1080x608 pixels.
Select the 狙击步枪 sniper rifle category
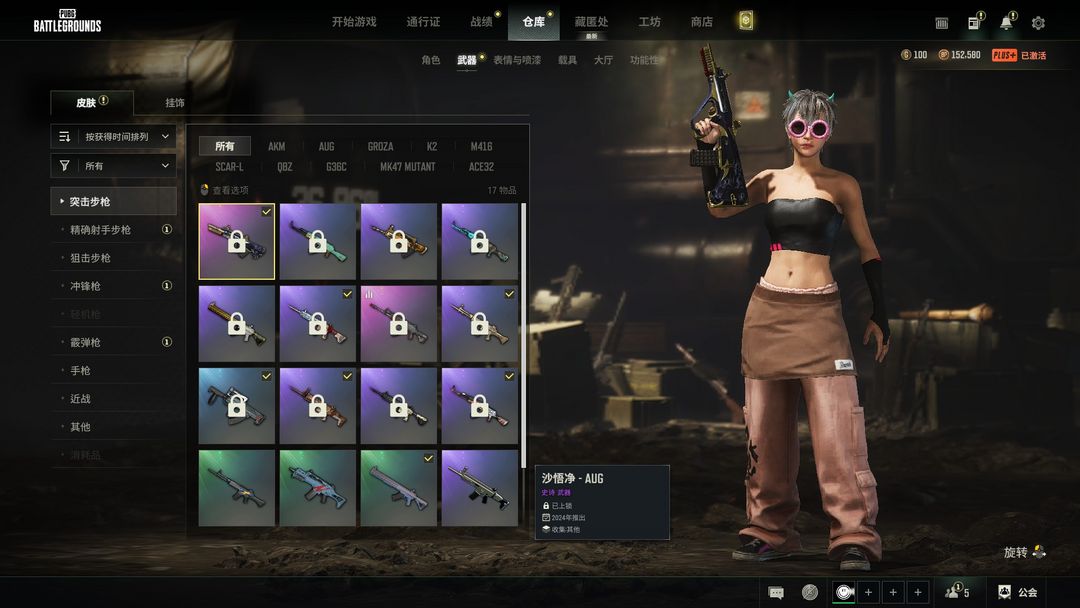tap(90, 258)
